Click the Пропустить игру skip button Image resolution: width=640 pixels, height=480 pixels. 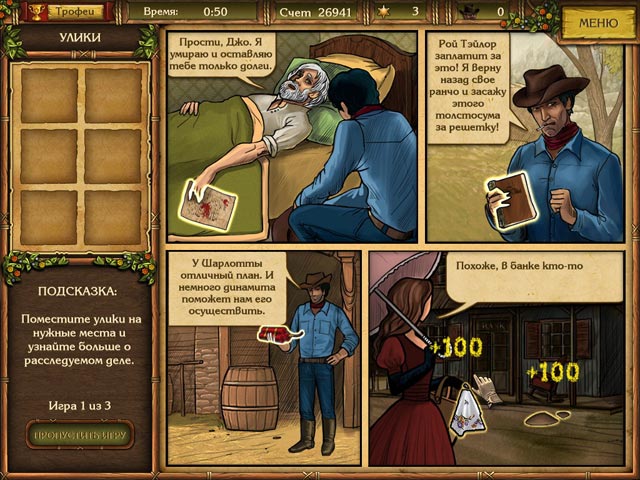pyautogui.click(x=80, y=434)
